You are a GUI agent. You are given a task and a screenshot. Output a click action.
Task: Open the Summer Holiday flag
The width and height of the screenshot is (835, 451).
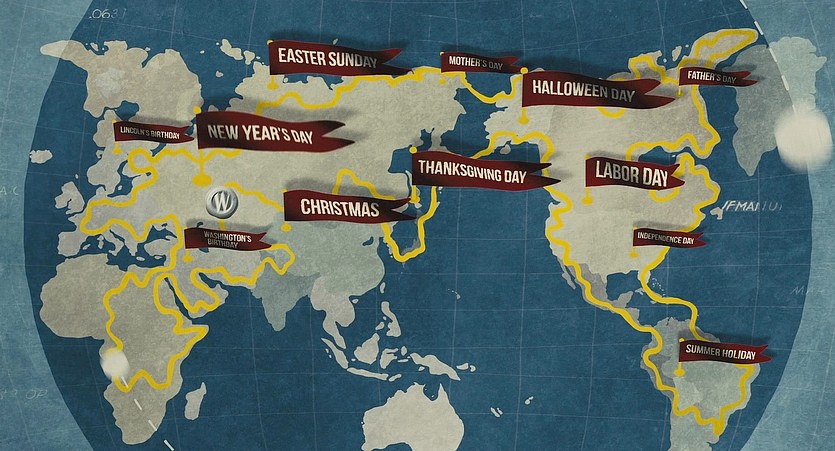pos(722,352)
